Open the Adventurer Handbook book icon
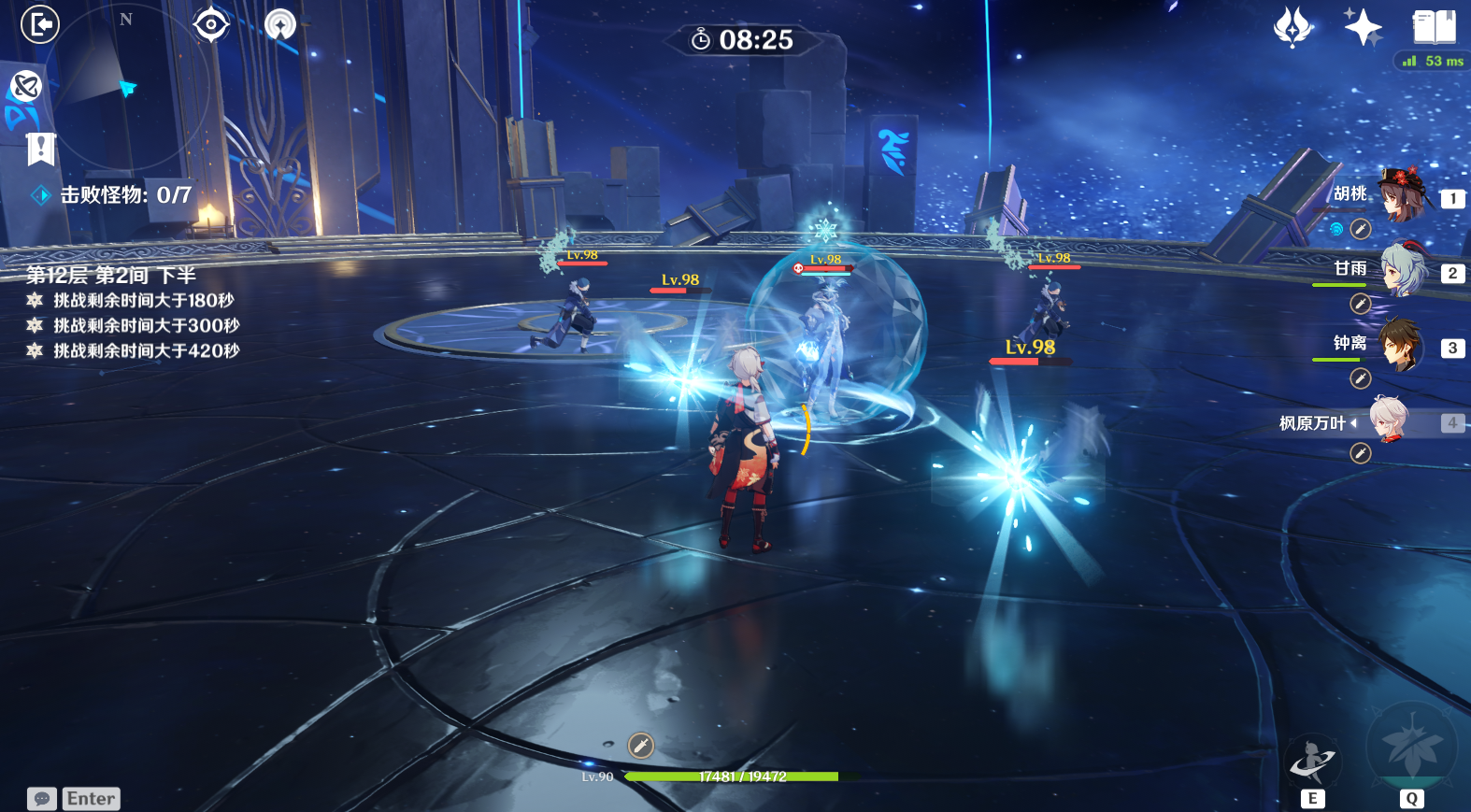 pyautogui.click(x=1434, y=27)
